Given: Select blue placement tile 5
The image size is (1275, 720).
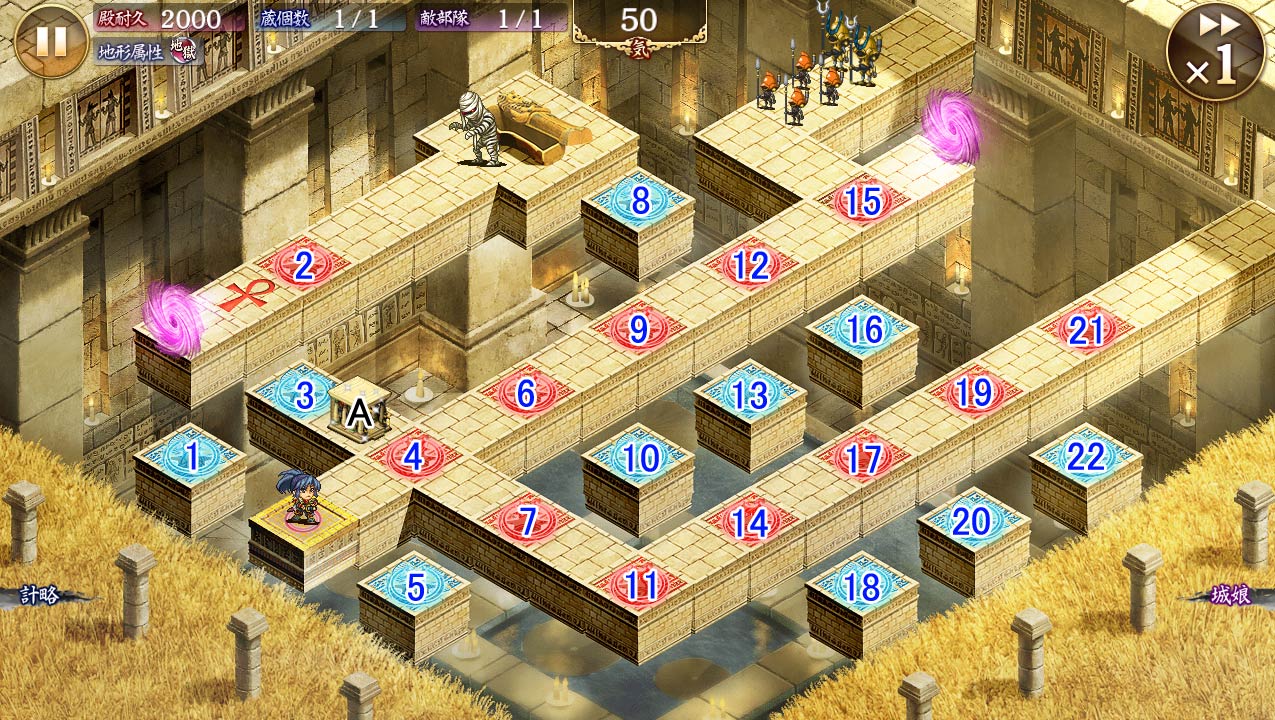Looking at the screenshot, I should 415,587.
